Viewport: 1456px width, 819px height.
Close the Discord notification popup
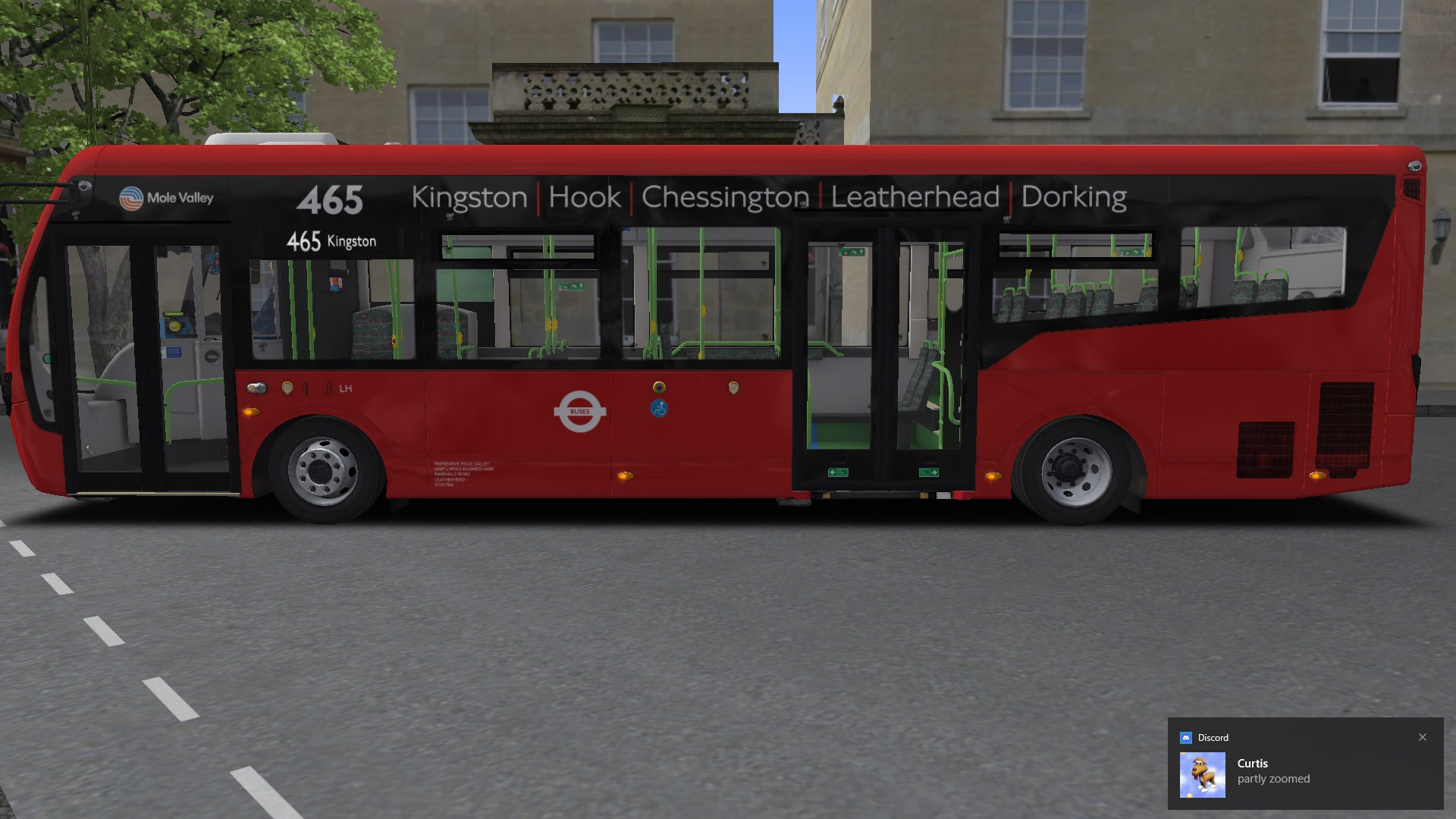click(1423, 737)
